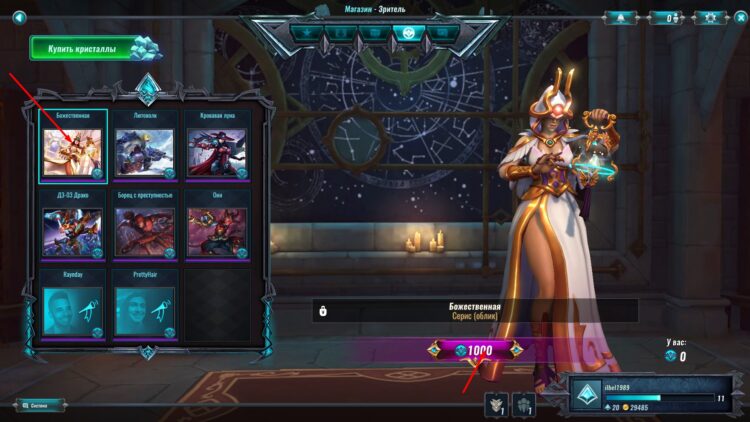750x422 pixels.
Task: Choose the Литоволк skin thumbnail
Action: click(x=144, y=150)
